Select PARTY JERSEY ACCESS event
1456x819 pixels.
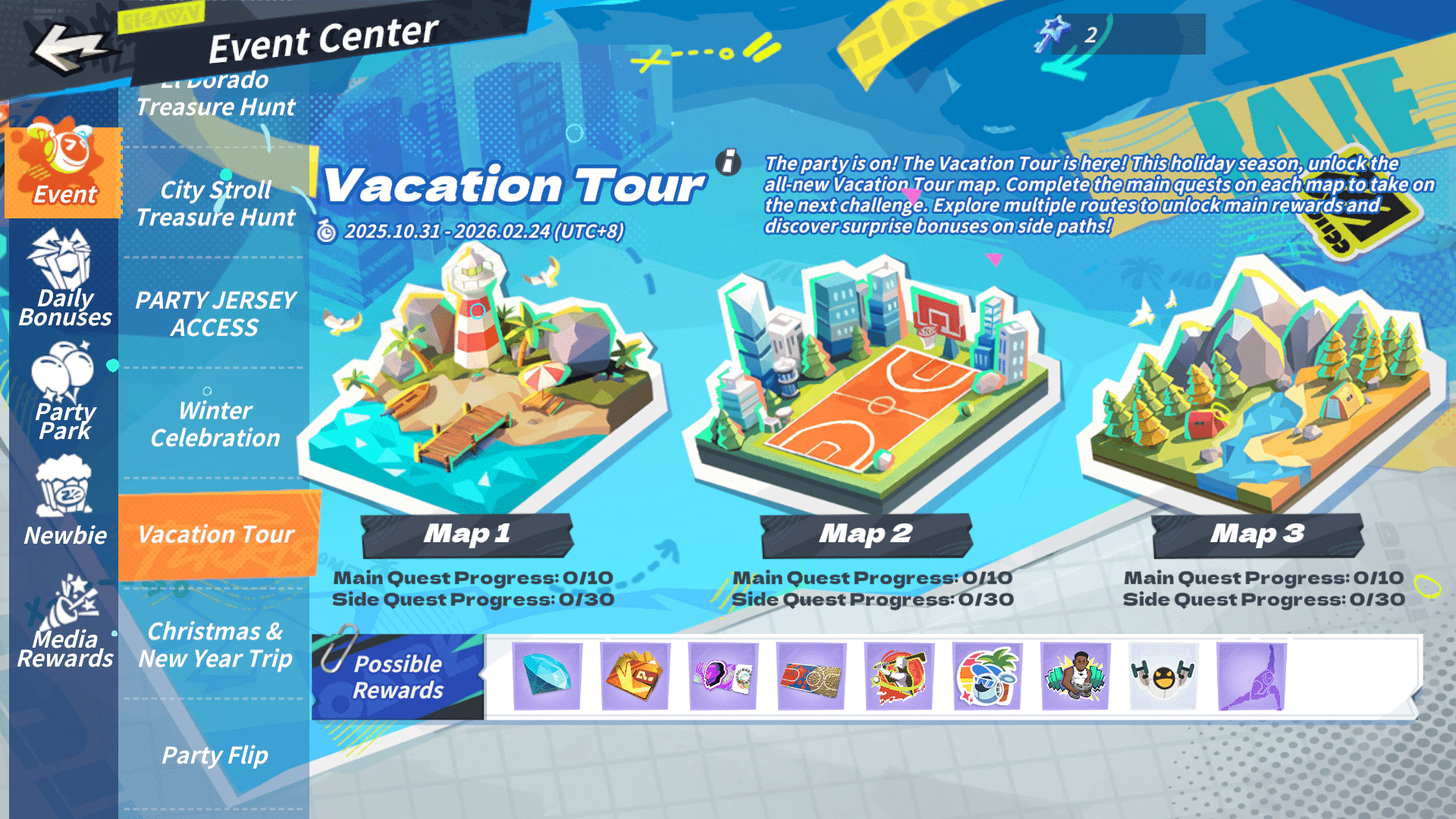(215, 314)
